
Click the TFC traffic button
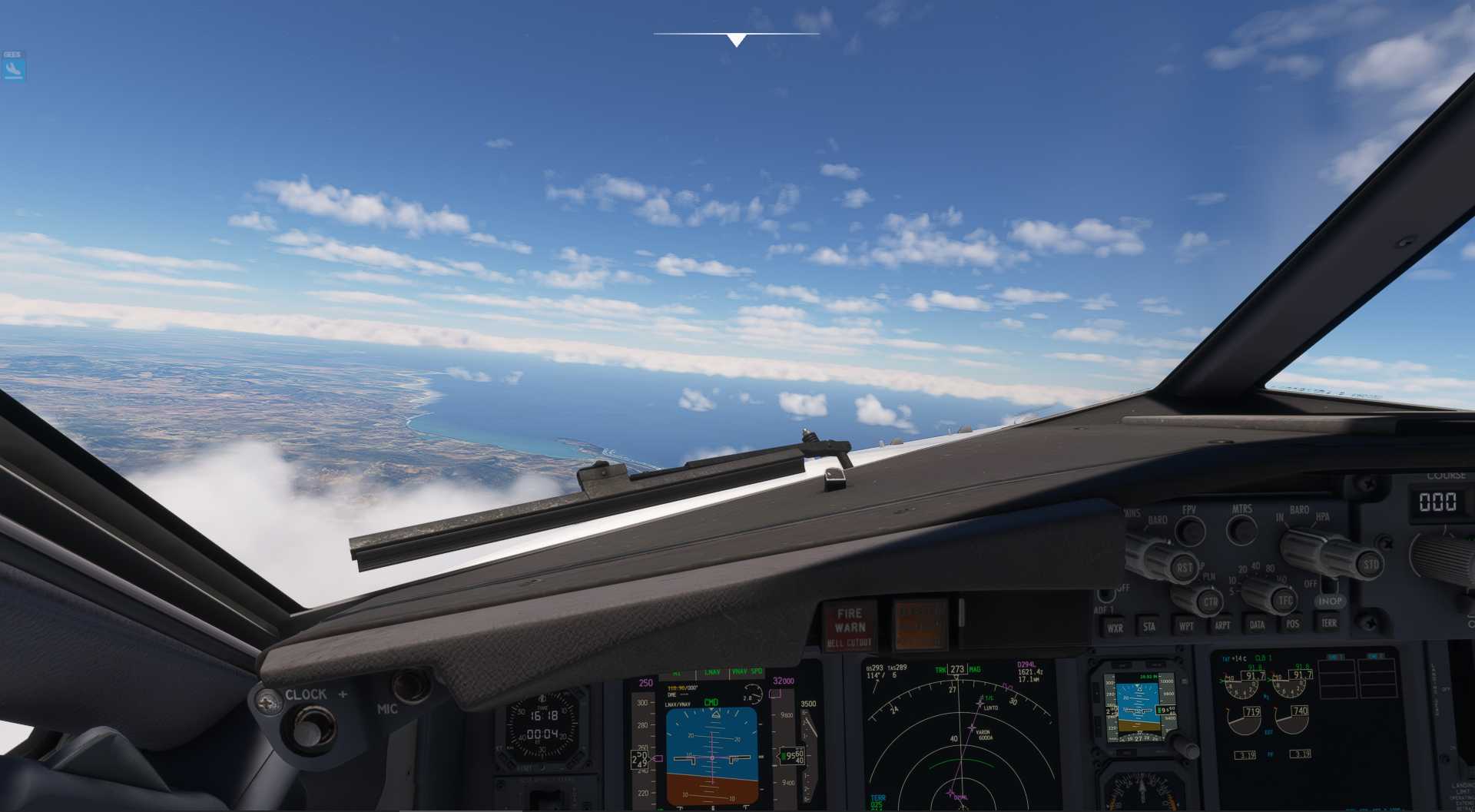tap(1284, 600)
